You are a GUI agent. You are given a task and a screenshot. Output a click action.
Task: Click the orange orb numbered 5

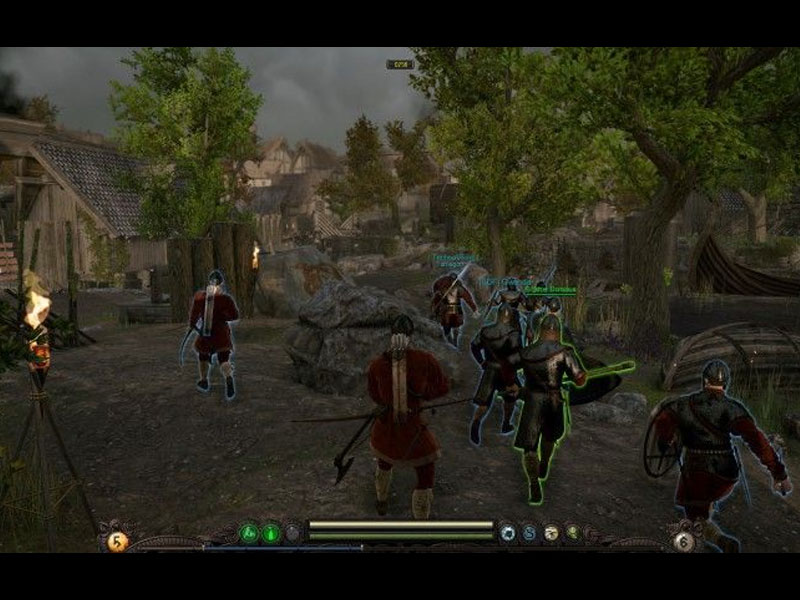pyautogui.click(x=118, y=541)
